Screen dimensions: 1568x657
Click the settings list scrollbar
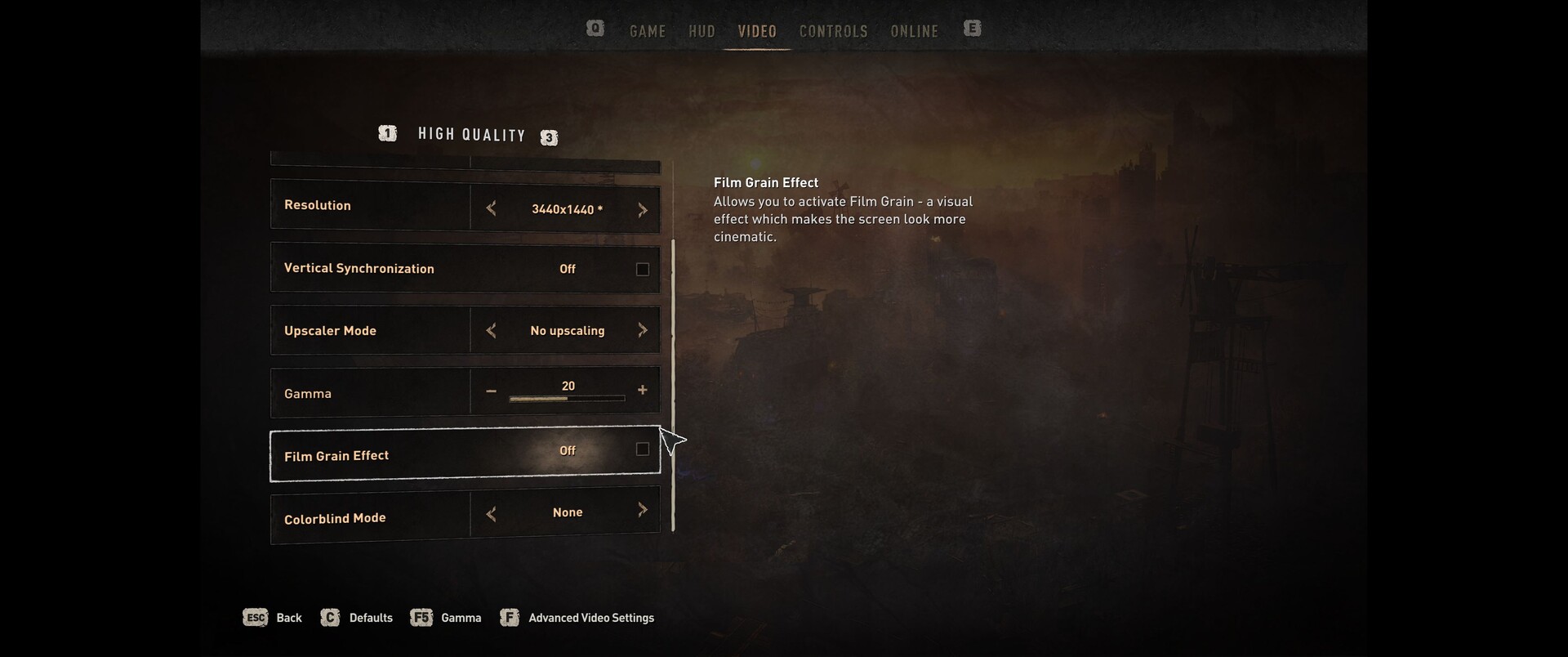pos(673,384)
